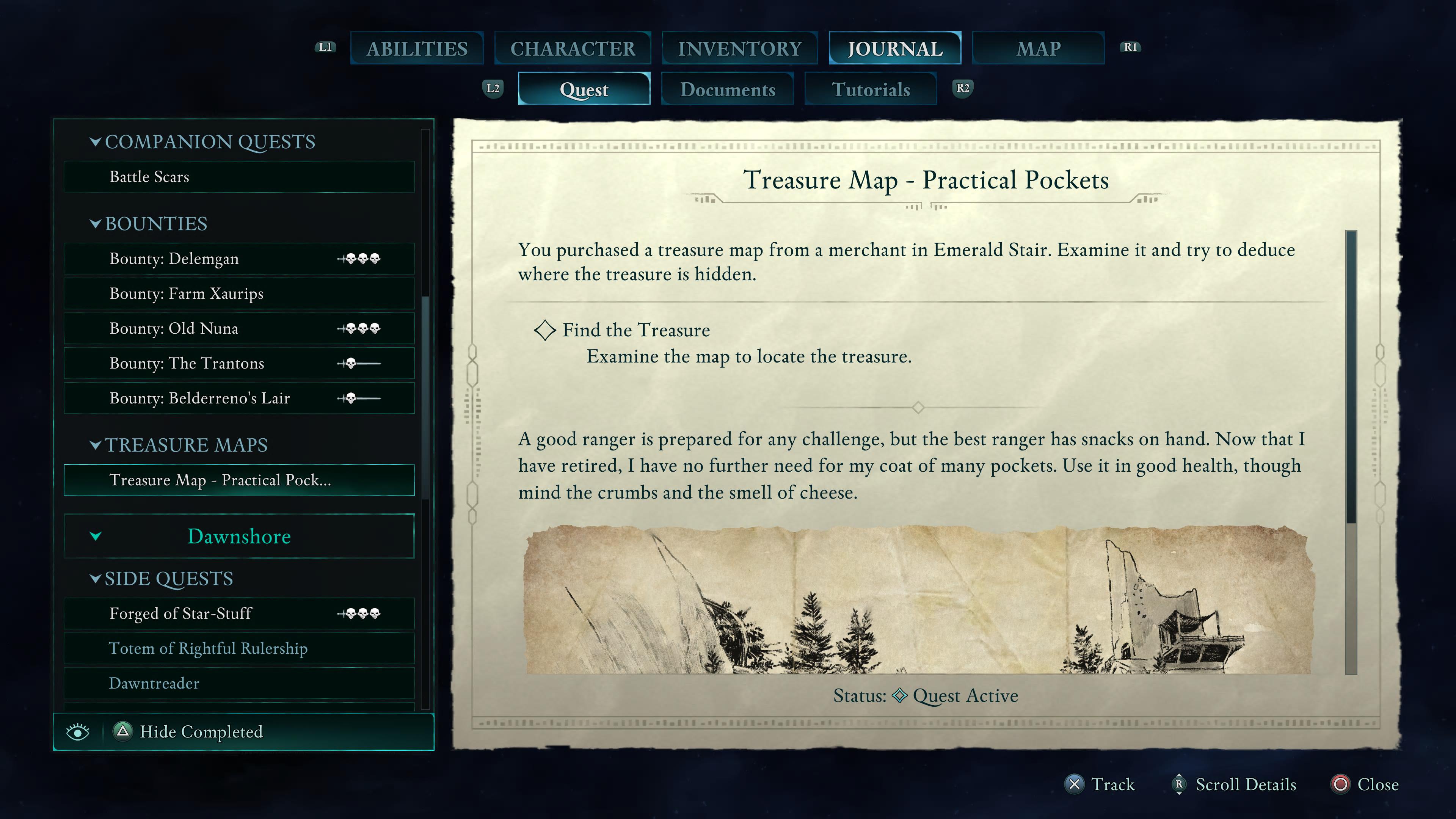The width and height of the screenshot is (1456, 819).
Task: Choose Bounty: Delemgan entry
Action: coord(239,259)
